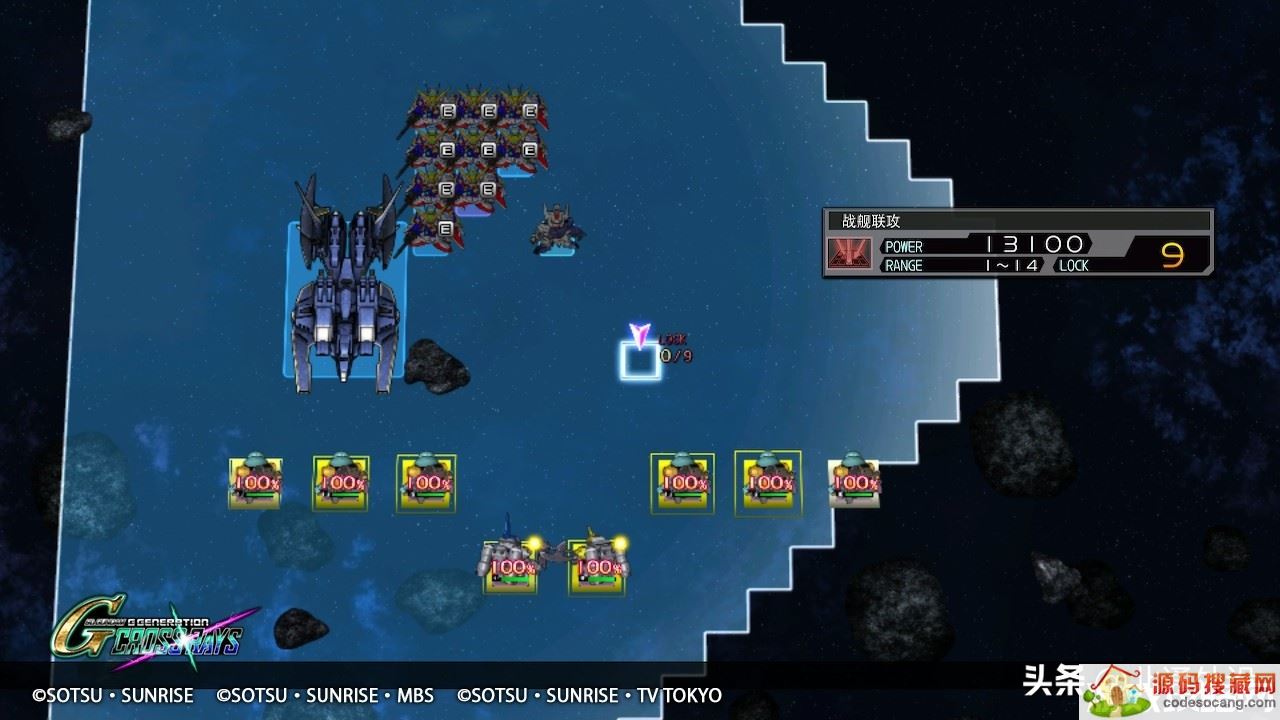Target the lone mobile suit beside the enemy group
This screenshot has height=720, width=1280.
pos(555,228)
